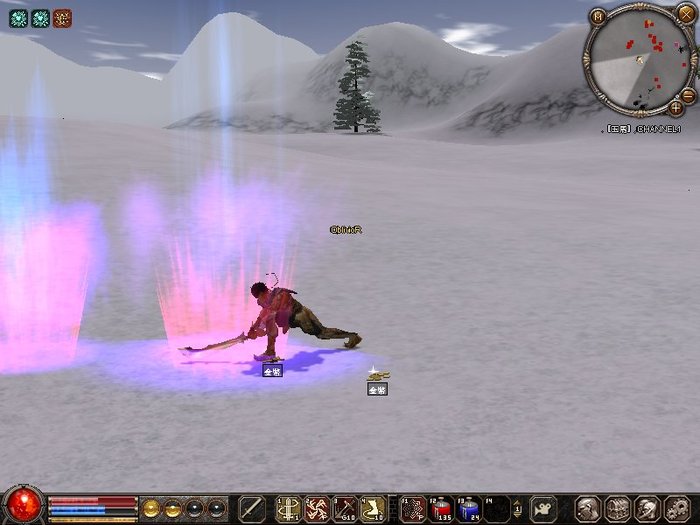Open the full map with the M button
The width and height of the screenshot is (700, 525).
tap(598, 17)
